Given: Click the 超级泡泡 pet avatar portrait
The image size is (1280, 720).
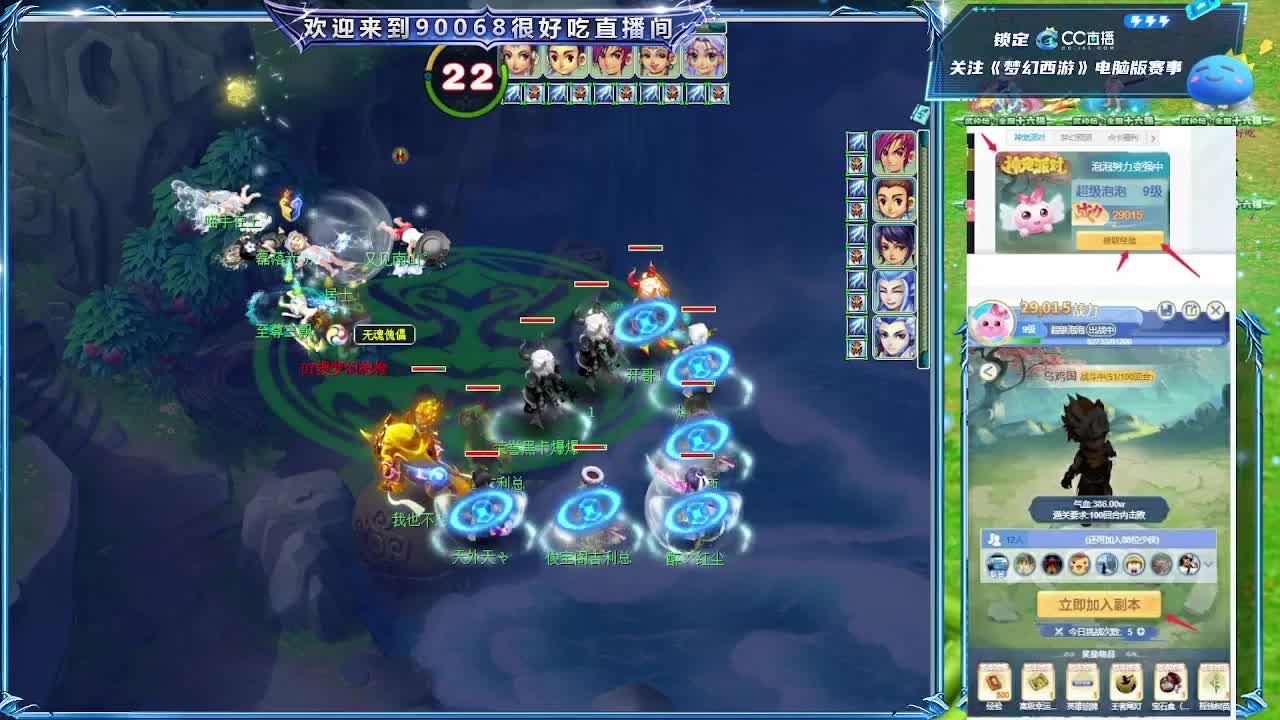Looking at the screenshot, I should (x=992, y=322).
